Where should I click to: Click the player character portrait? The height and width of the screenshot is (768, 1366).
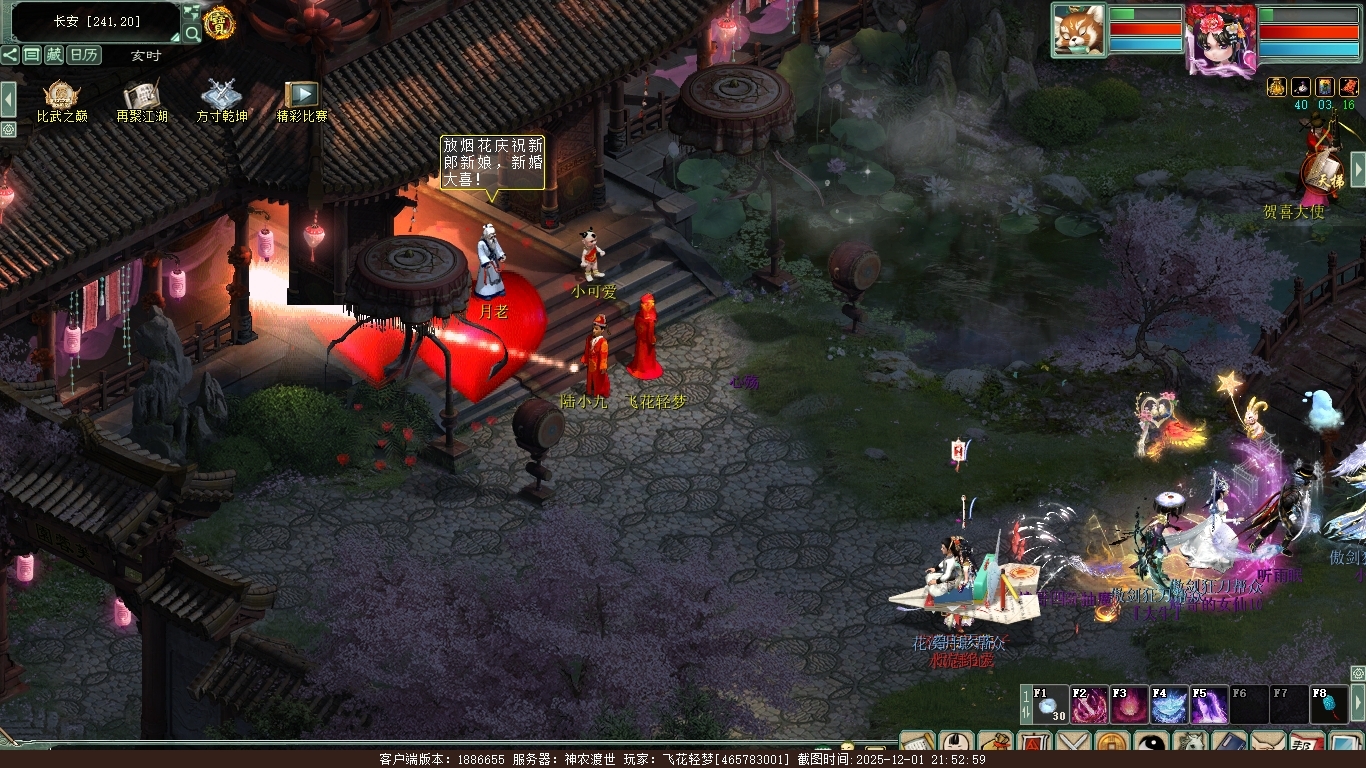click(1220, 38)
